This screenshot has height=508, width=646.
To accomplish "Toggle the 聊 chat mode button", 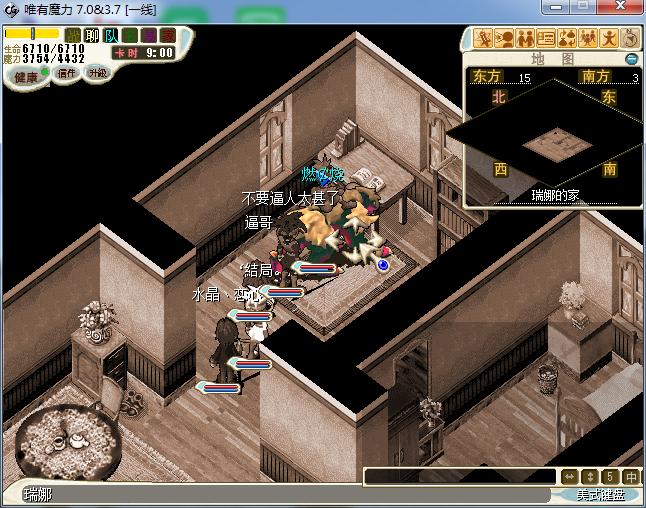I will click(91, 36).
